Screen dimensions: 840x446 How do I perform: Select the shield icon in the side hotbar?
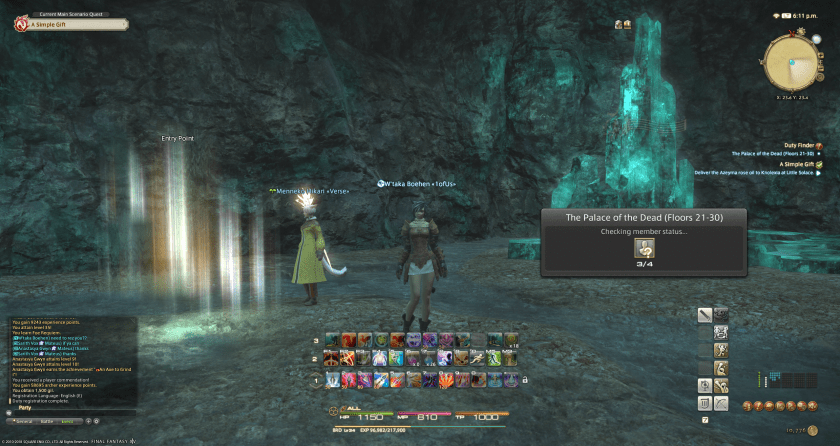pos(703,402)
